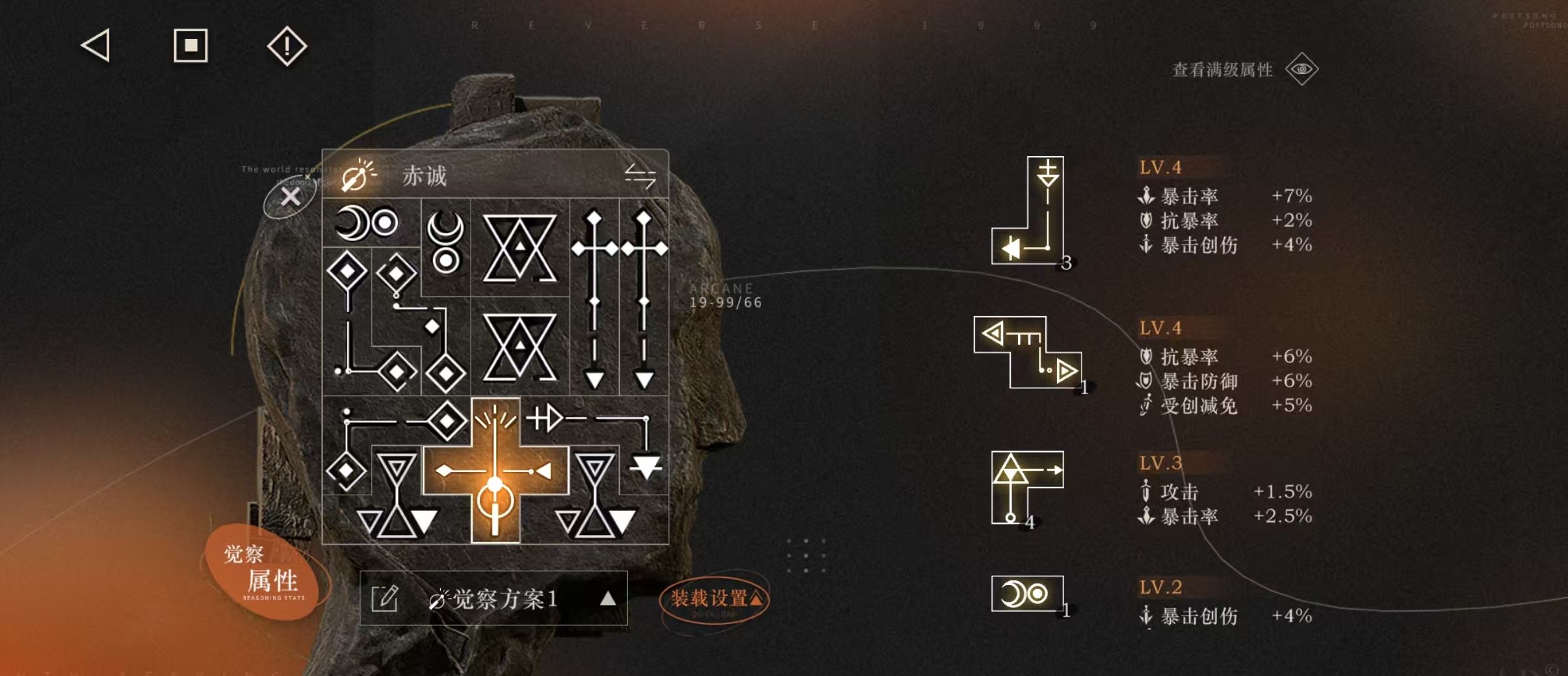The width and height of the screenshot is (1568, 676).
Task: Open the home square button
Action: (x=190, y=46)
